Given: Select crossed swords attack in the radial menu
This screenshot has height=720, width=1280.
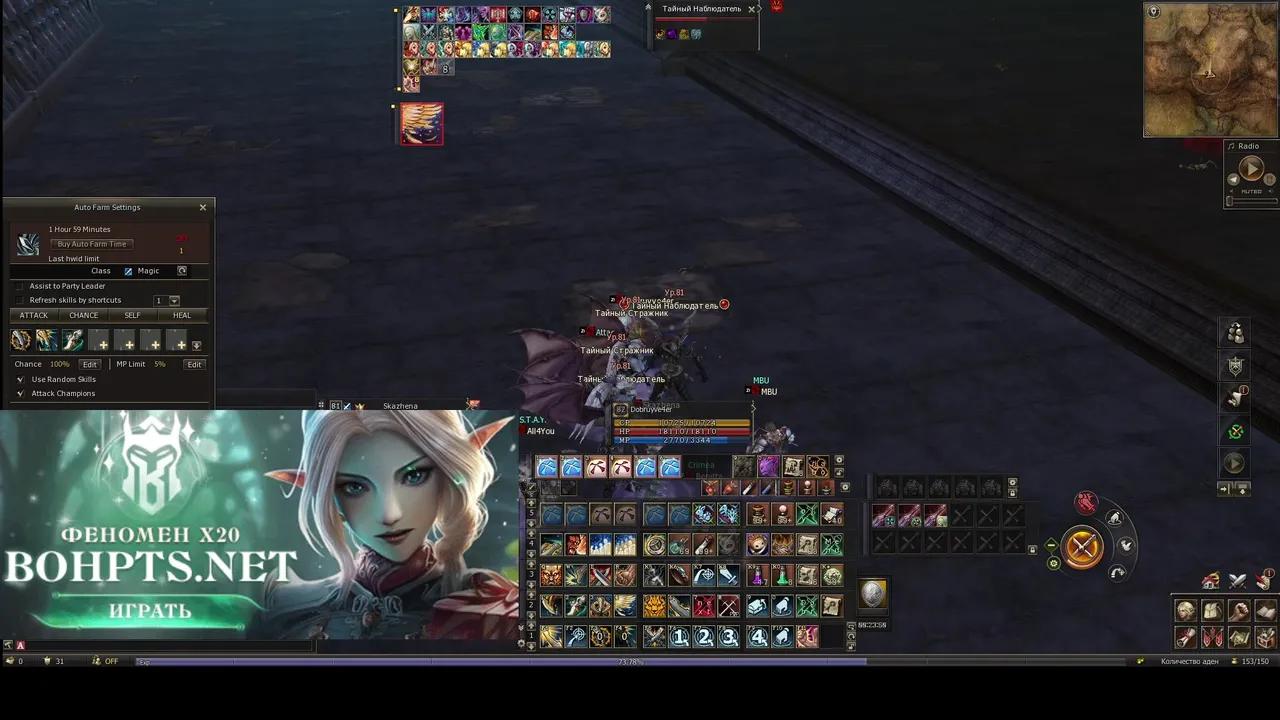Looking at the screenshot, I should (1083, 548).
